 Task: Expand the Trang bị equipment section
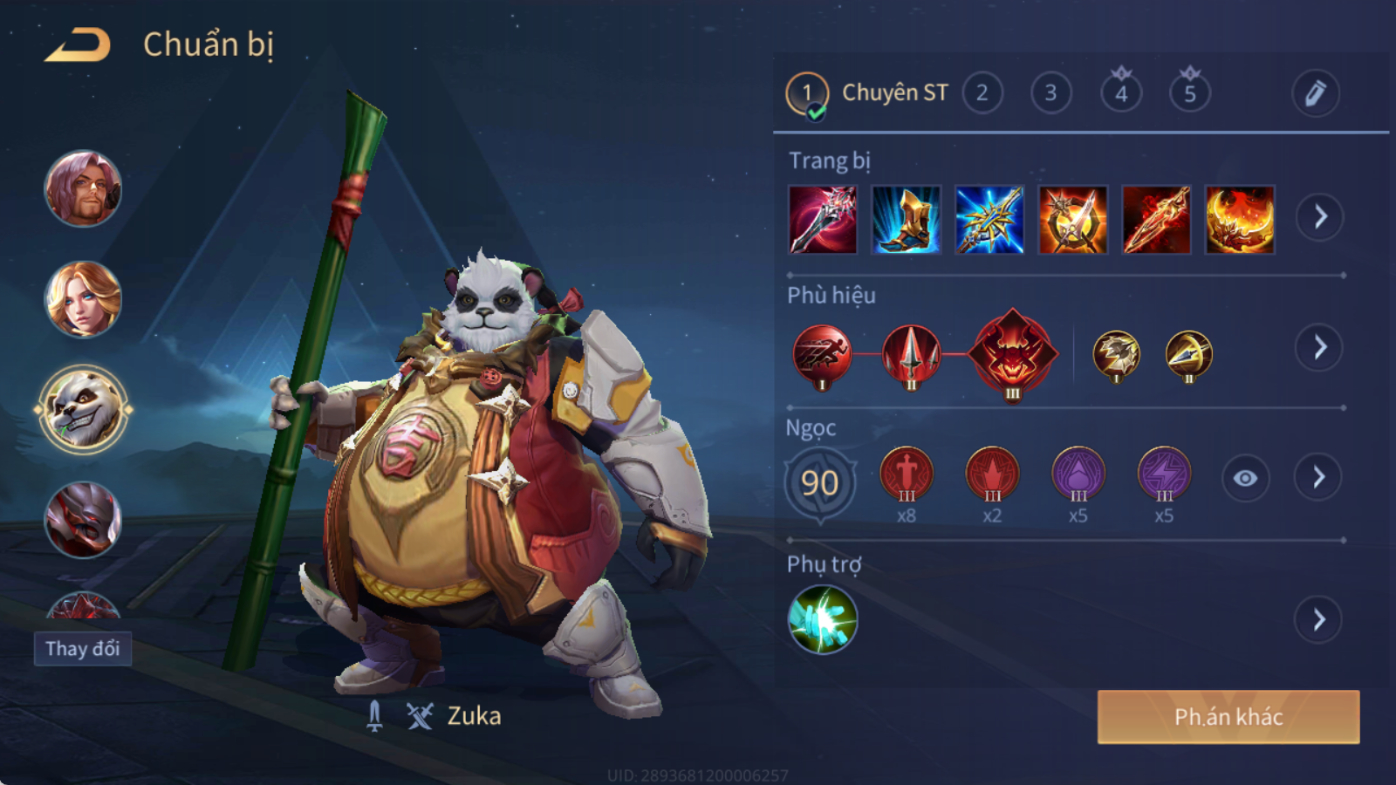1320,216
